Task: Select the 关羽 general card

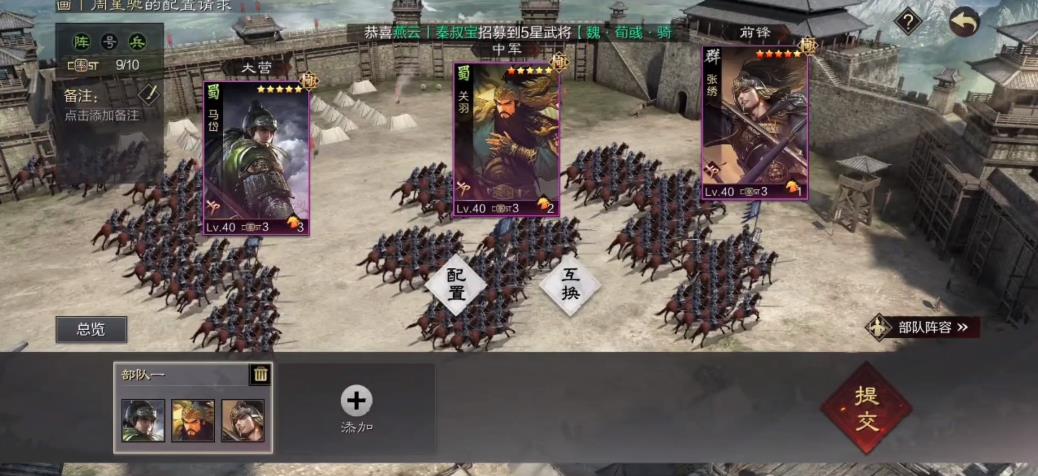Action: [507, 140]
